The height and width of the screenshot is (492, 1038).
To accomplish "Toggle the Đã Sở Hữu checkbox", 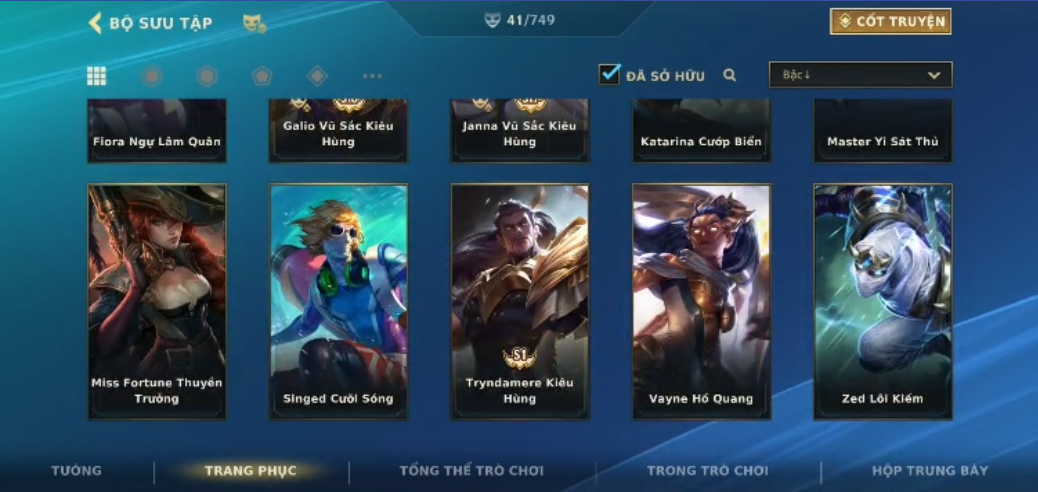I will tap(610, 74).
